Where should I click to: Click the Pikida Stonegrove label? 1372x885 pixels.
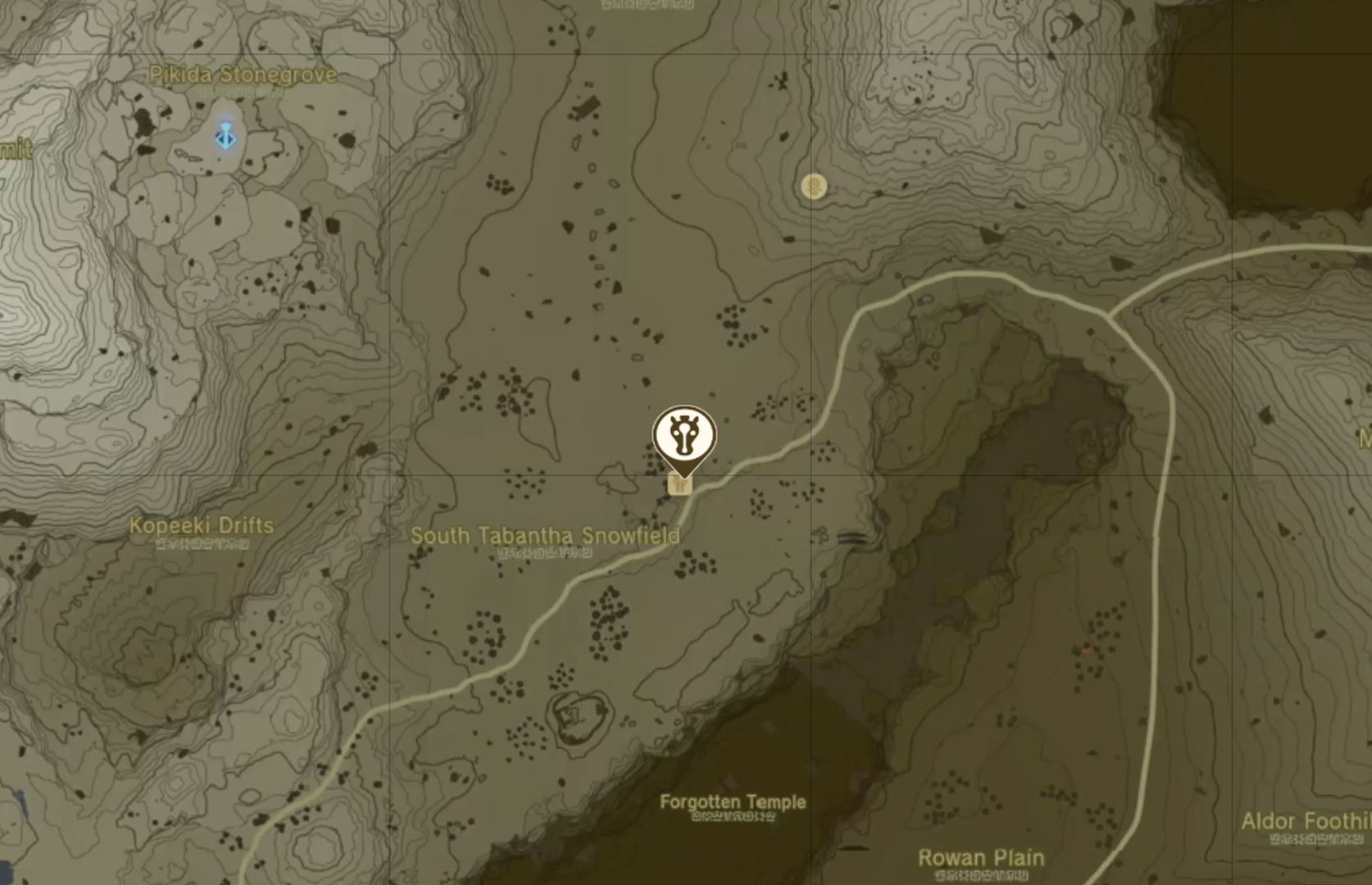coord(241,72)
